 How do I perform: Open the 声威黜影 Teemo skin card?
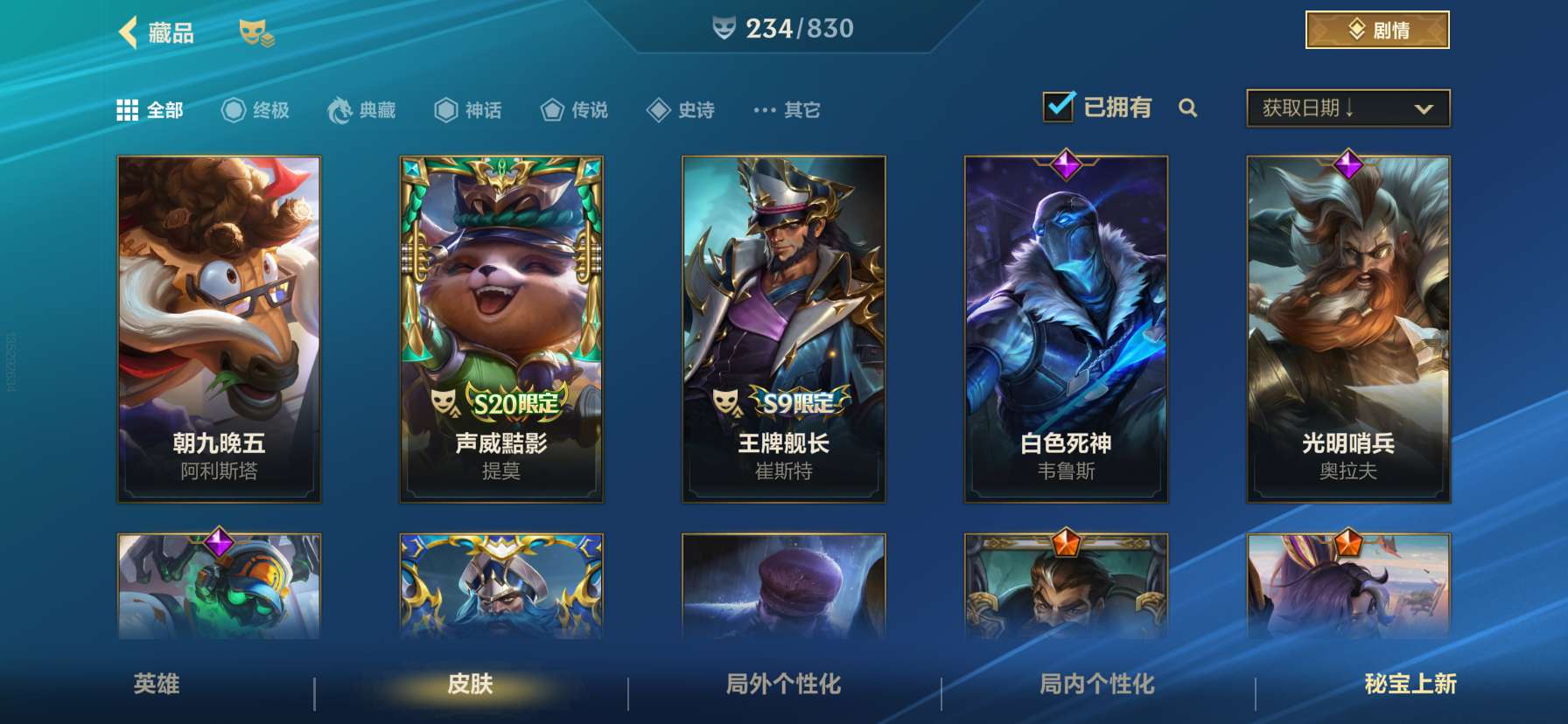(500, 328)
